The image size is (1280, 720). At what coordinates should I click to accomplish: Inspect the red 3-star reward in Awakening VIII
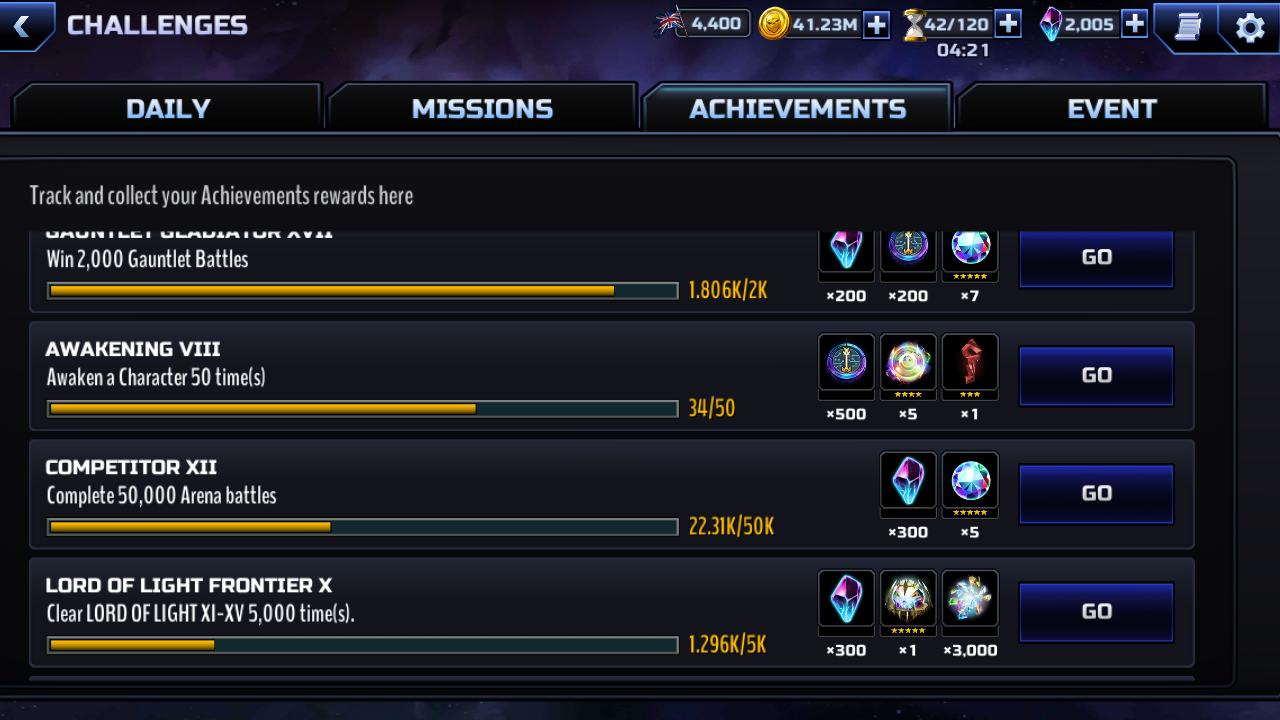tap(970, 362)
